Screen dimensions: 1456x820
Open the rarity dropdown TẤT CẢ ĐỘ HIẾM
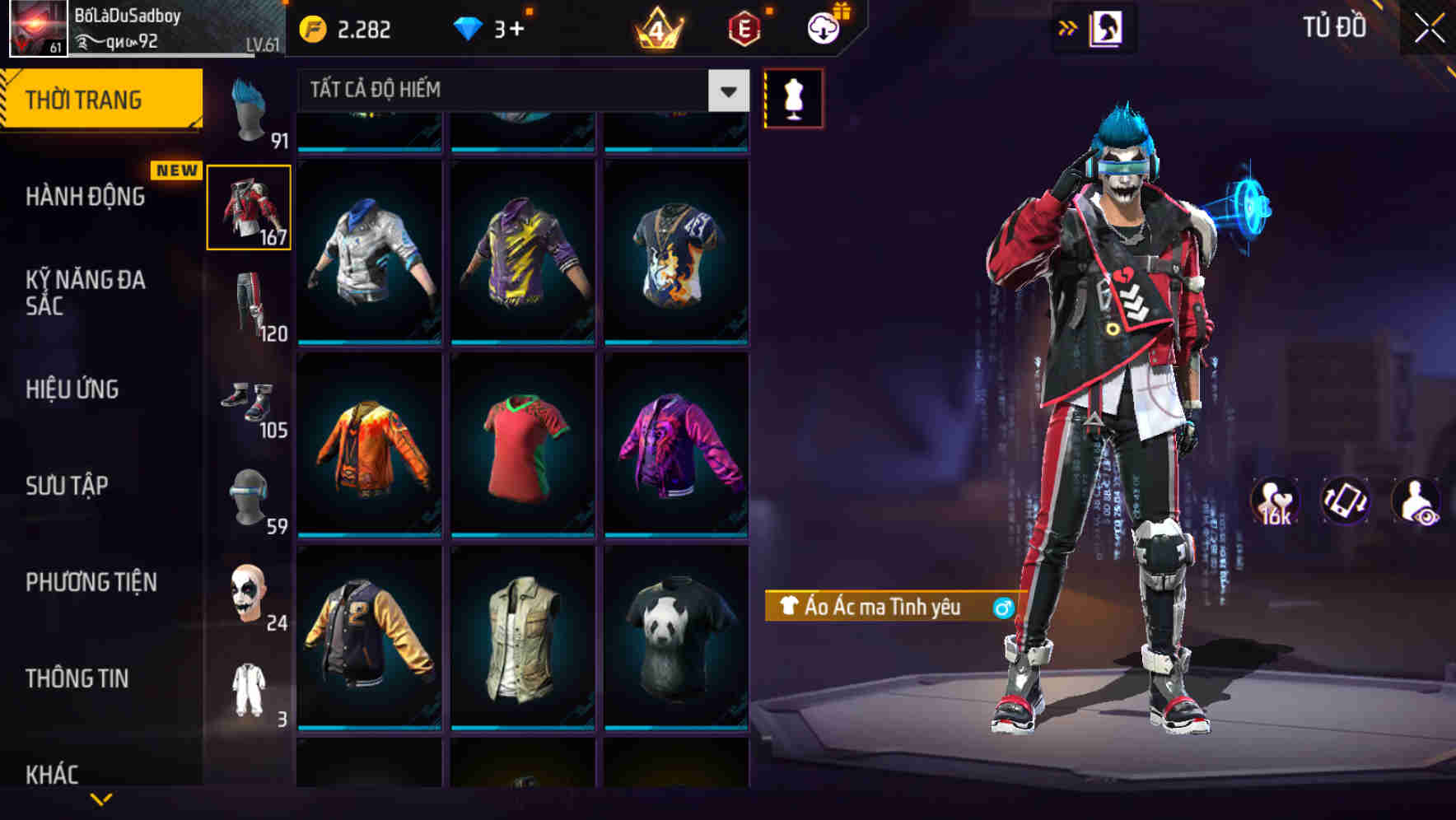519,91
